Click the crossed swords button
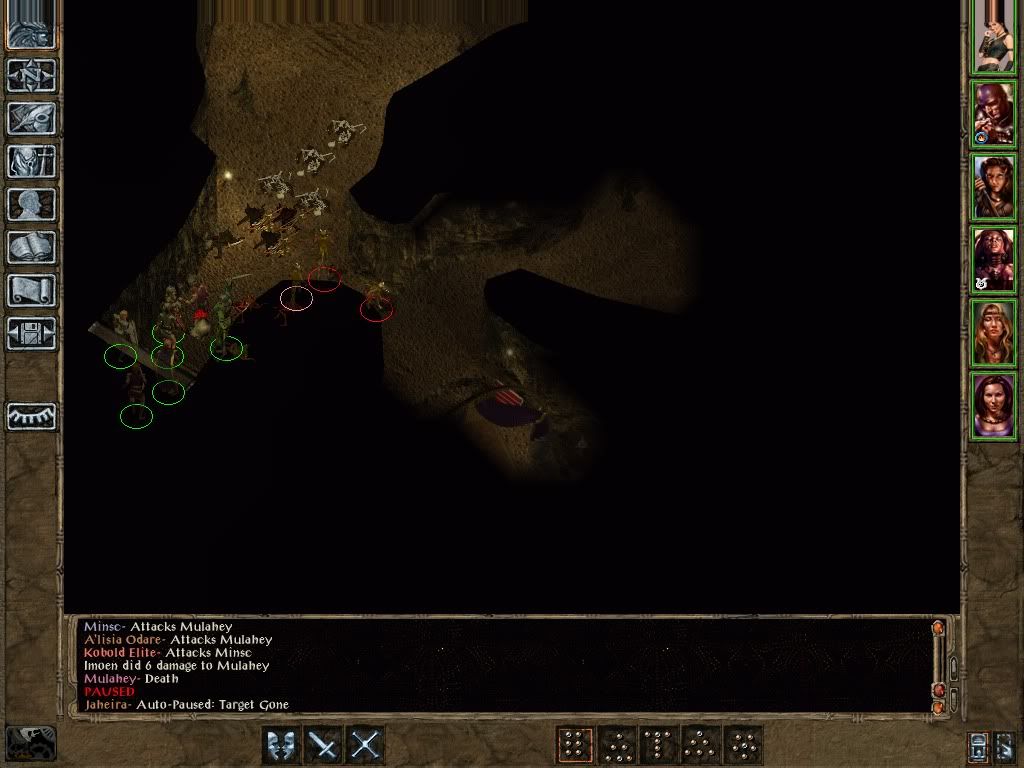Image resolution: width=1024 pixels, height=768 pixels. pos(366,745)
